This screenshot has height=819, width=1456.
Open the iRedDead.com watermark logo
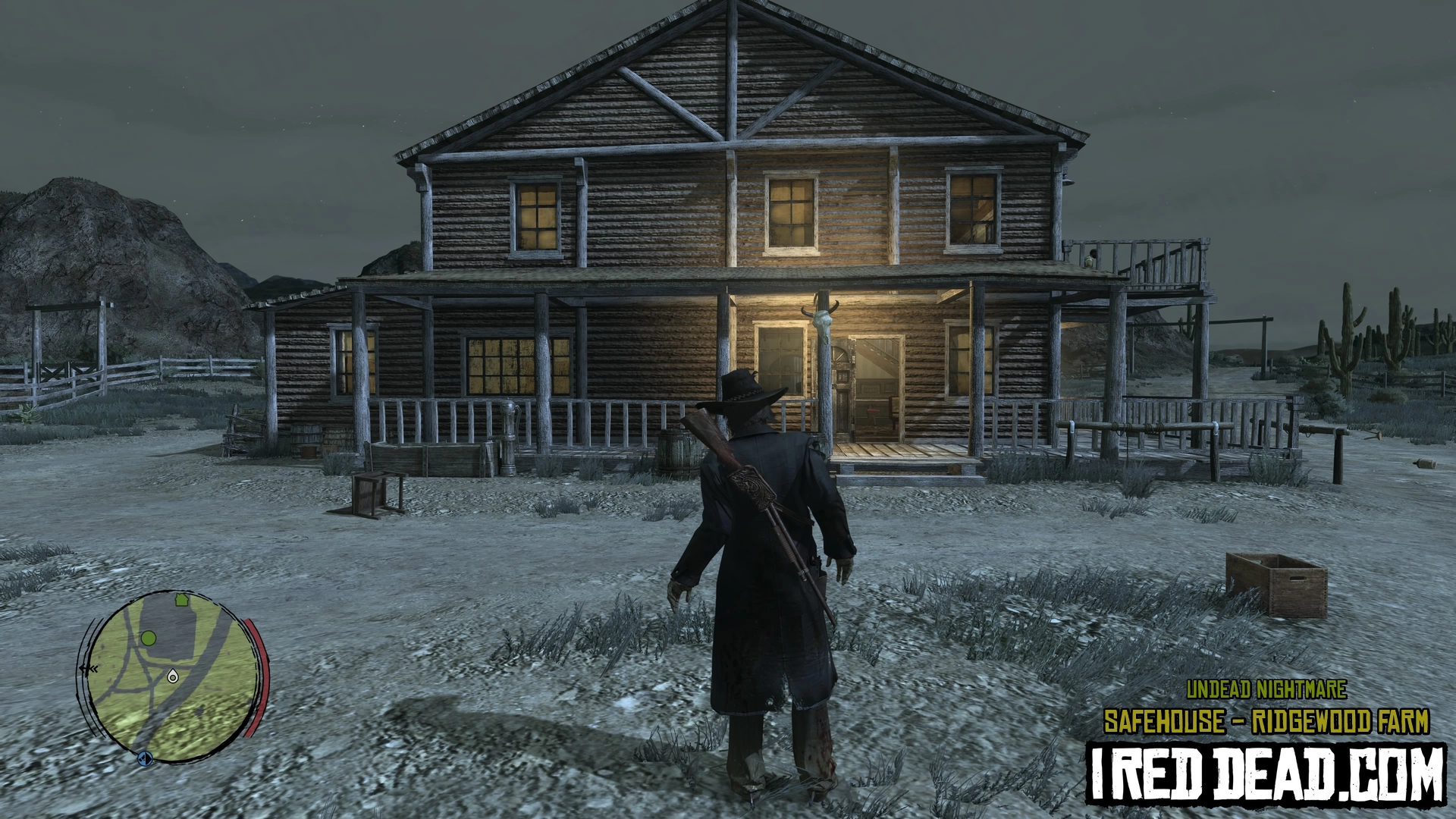coord(1266,773)
